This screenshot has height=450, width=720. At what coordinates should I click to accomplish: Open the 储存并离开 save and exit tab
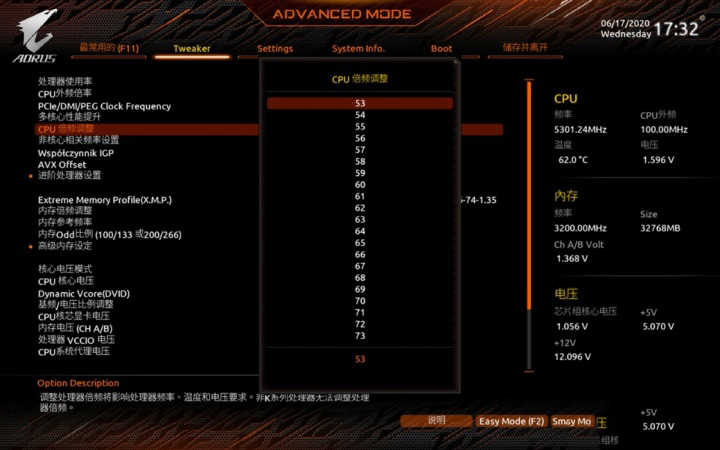[x=524, y=48]
